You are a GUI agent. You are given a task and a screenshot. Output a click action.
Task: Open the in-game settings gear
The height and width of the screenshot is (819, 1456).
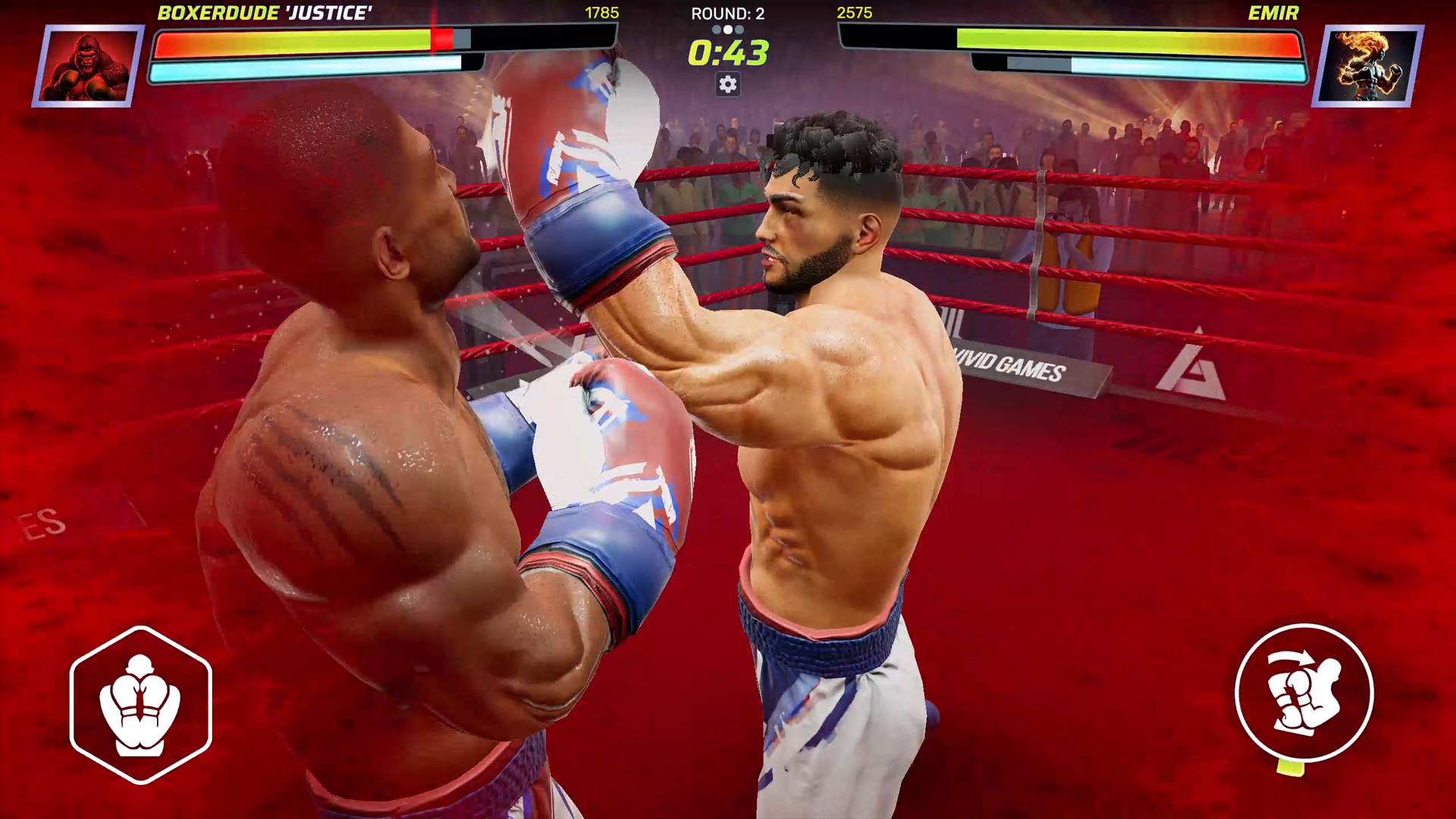(727, 85)
